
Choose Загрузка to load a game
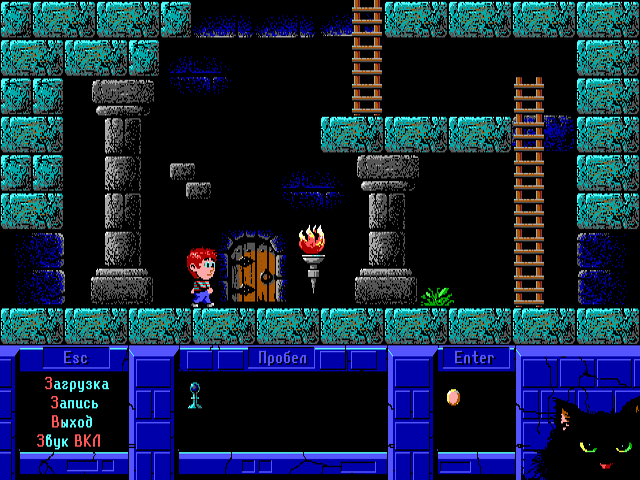click(76, 384)
